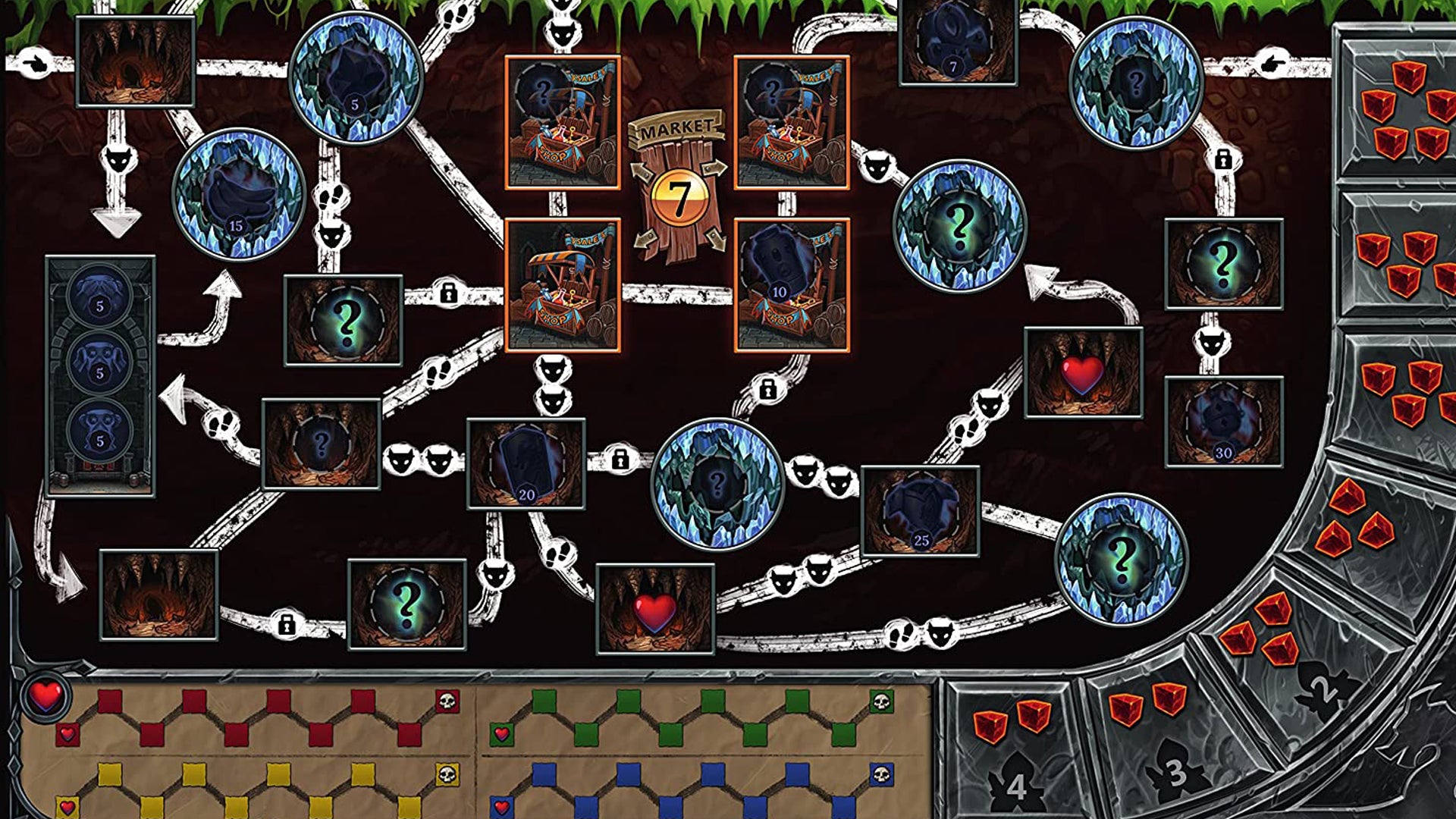Viewport: 1456px width, 819px height.
Task: Flip the face-down cave card numbered 25
Action: [920, 510]
